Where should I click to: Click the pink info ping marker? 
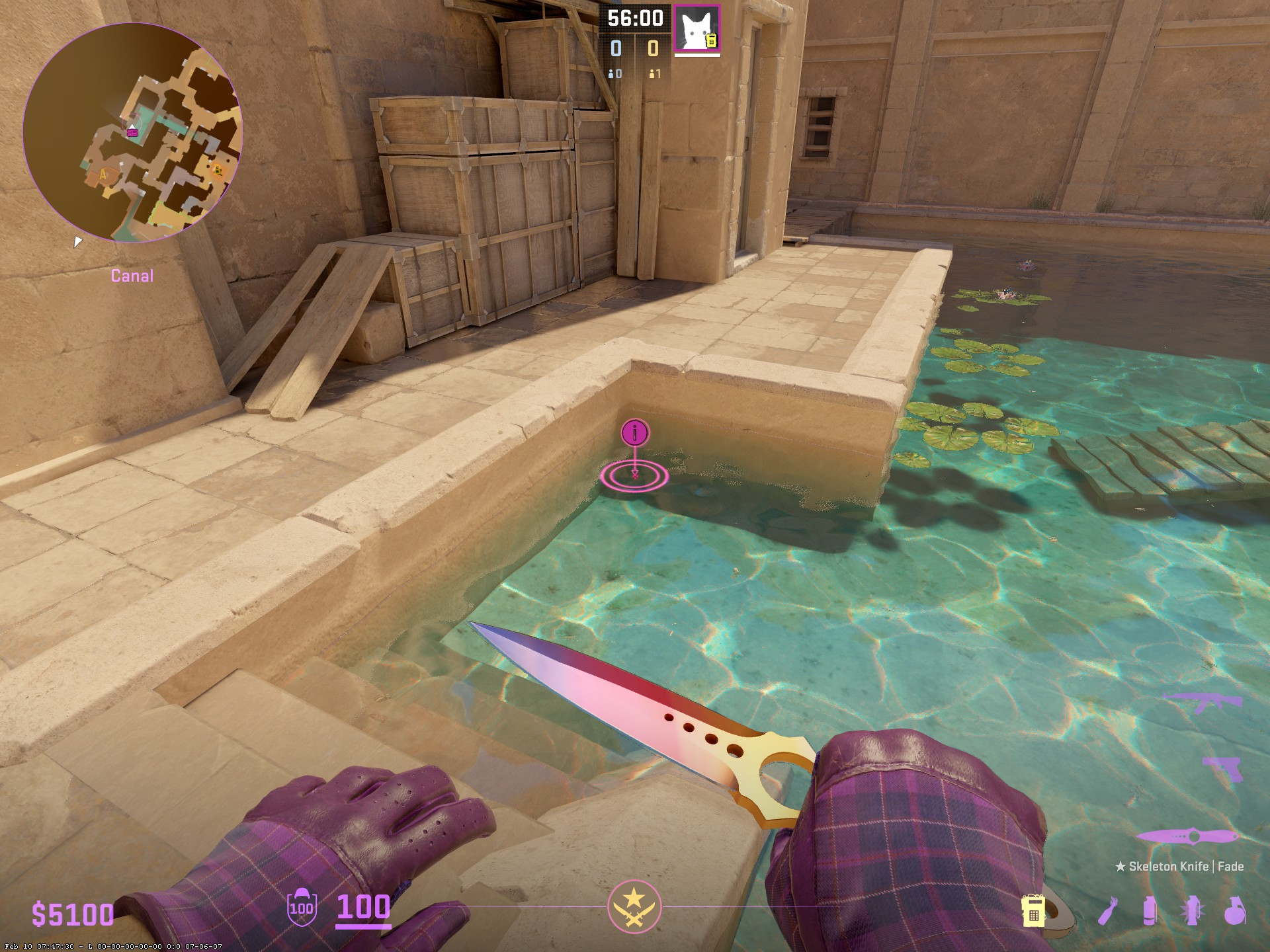coord(636,434)
